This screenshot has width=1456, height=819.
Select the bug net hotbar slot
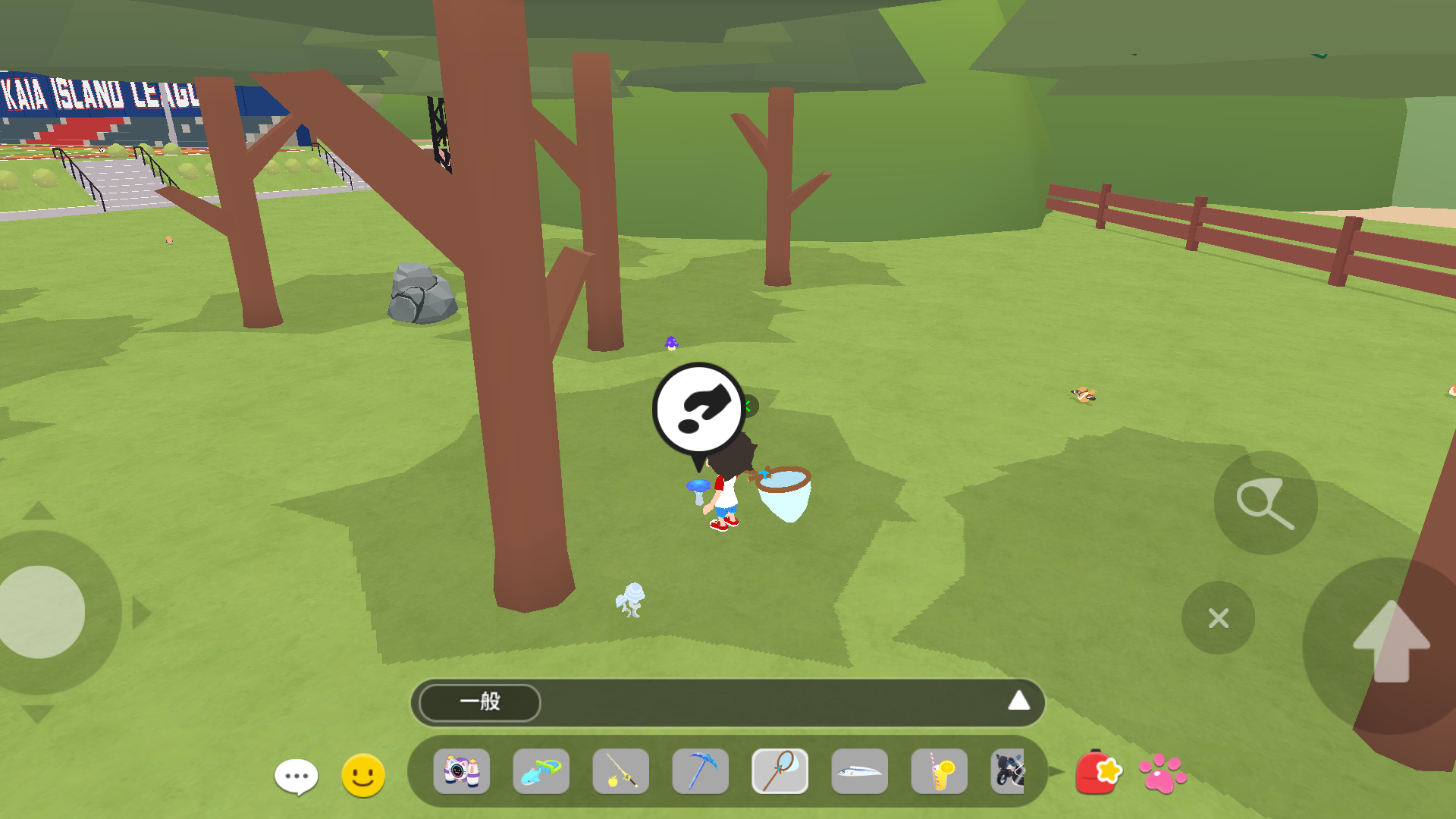pos(780,772)
